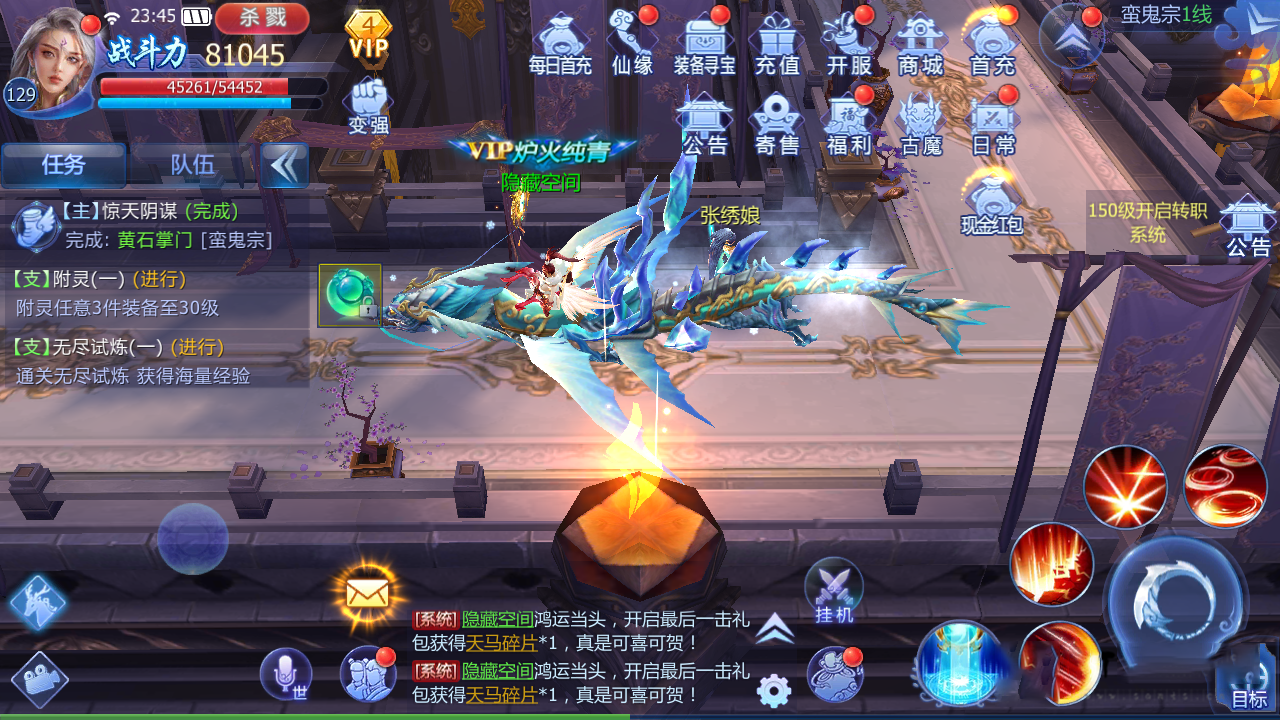Viewport: 1280px width, 720px height.
Task: Open the 每日首充 daily recharge menu
Action: click(x=560, y=43)
